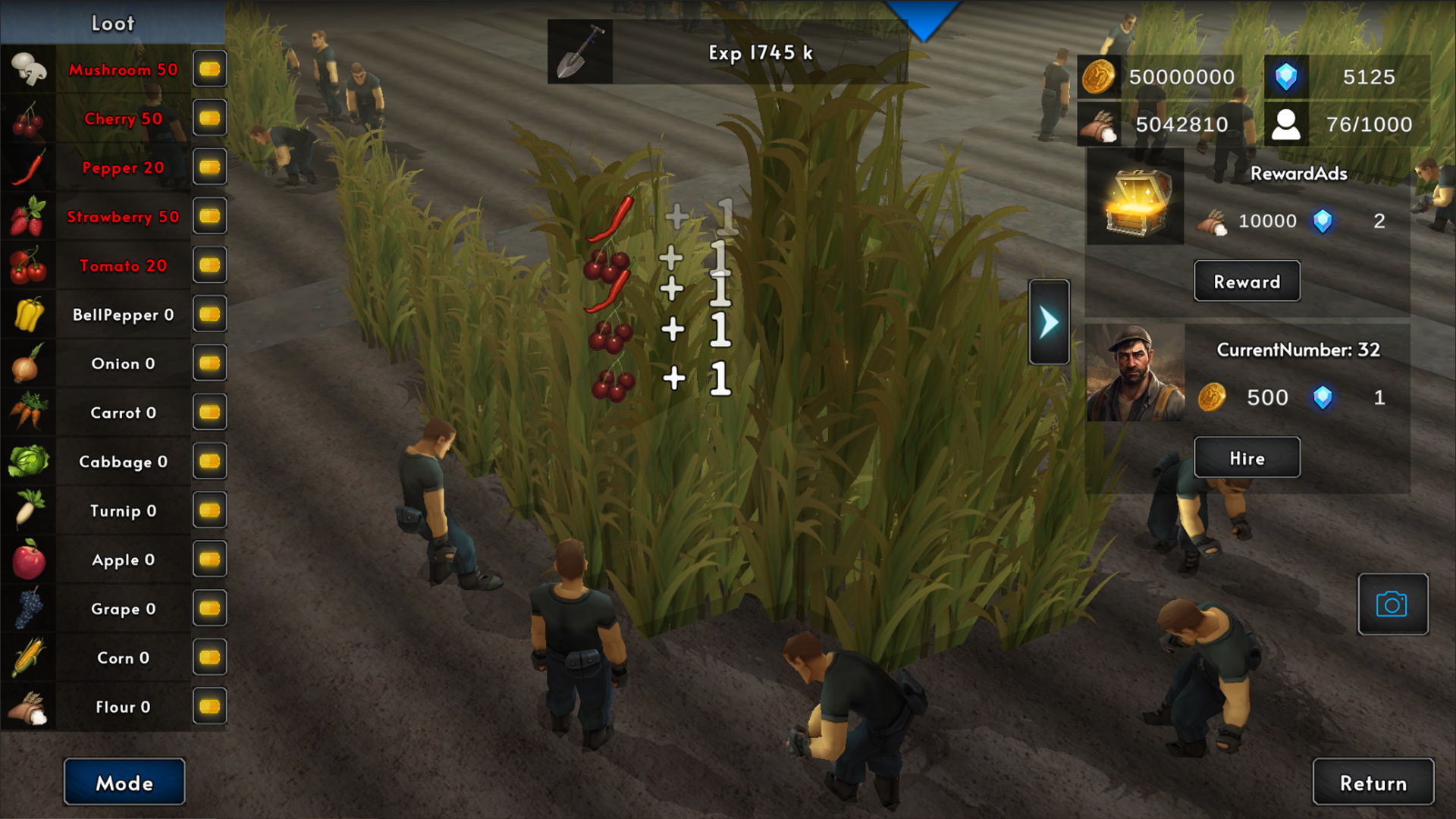1456x819 pixels.
Task: Collapse the Loot panel header
Action: tap(112, 24)
